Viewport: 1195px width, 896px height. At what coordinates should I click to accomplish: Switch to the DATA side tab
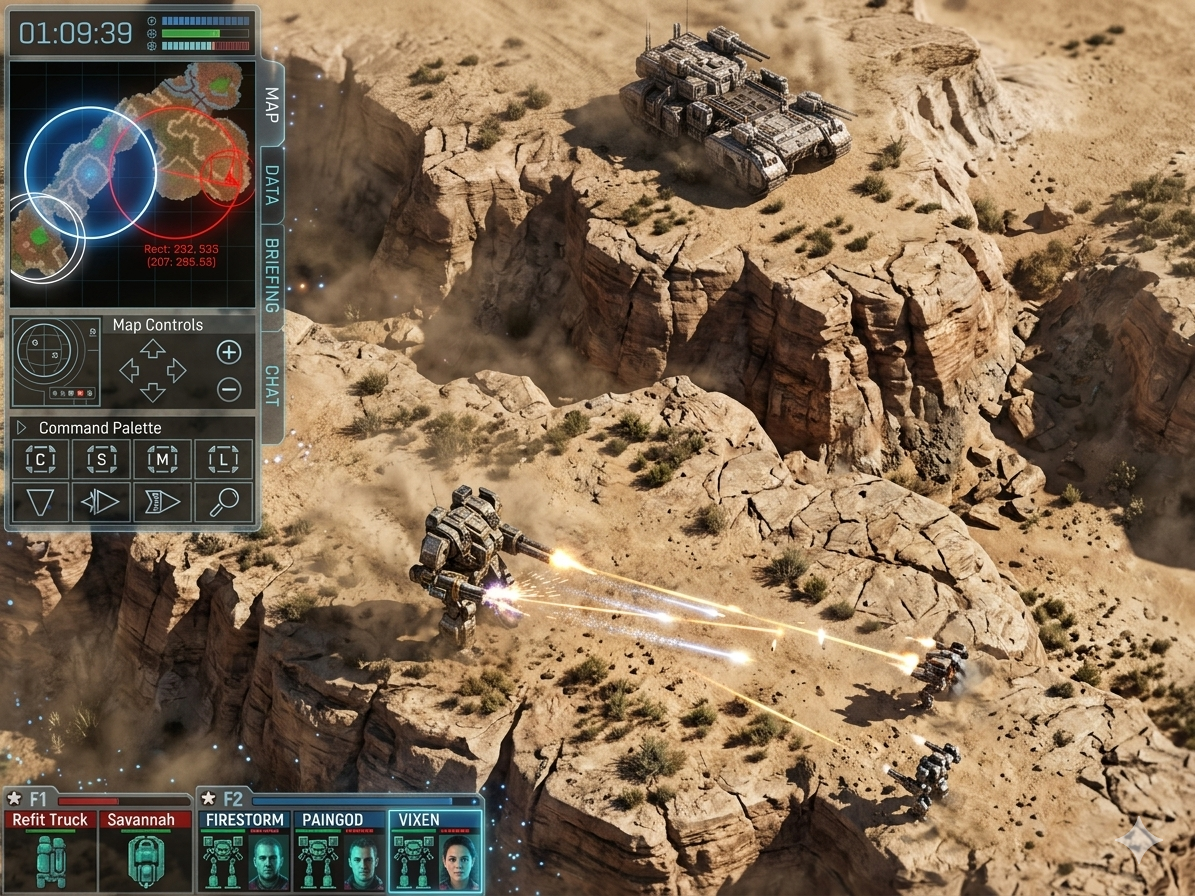point(271,186)
